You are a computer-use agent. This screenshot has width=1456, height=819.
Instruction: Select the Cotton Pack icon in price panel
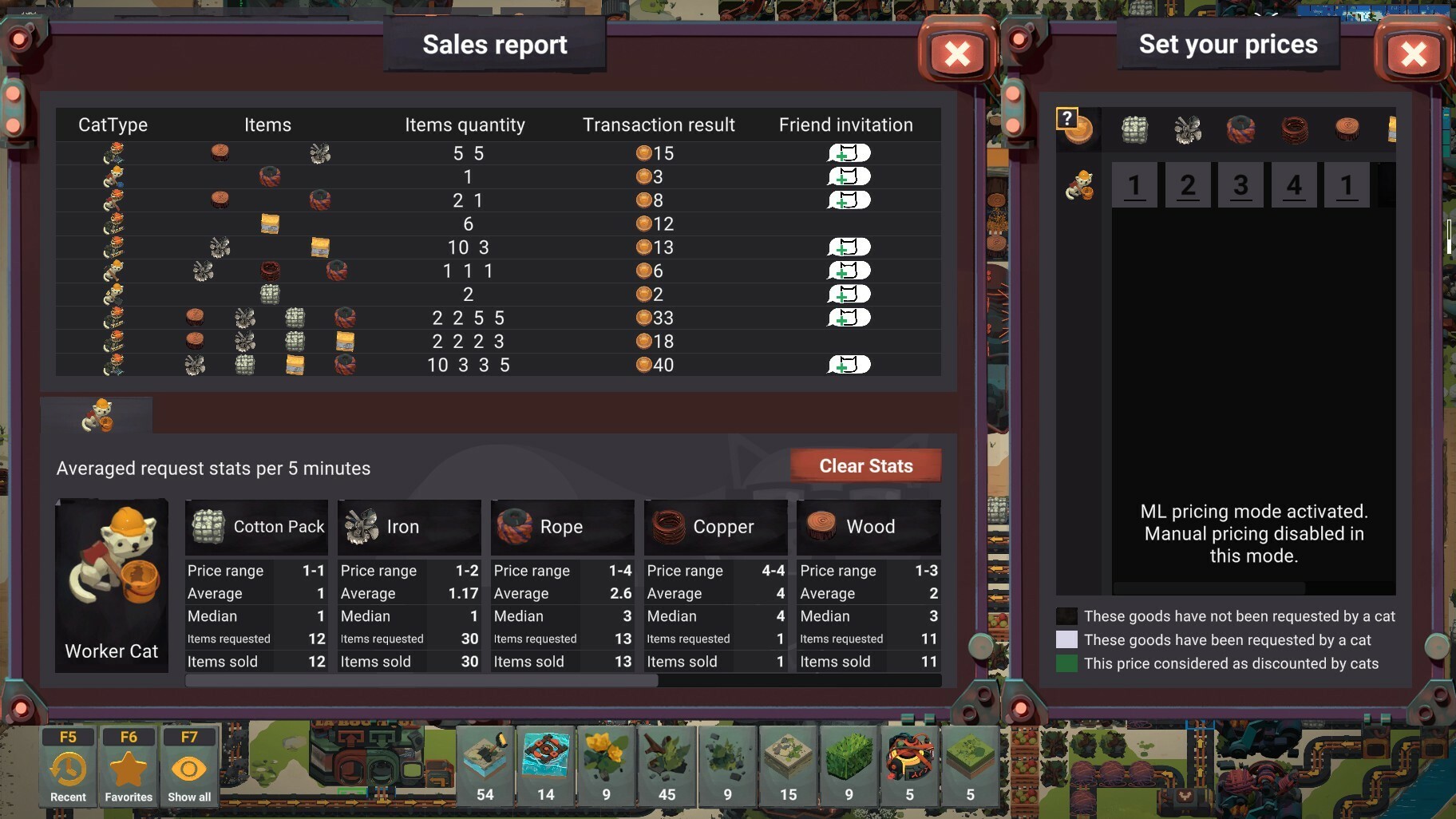click(x=1135, y=130)
